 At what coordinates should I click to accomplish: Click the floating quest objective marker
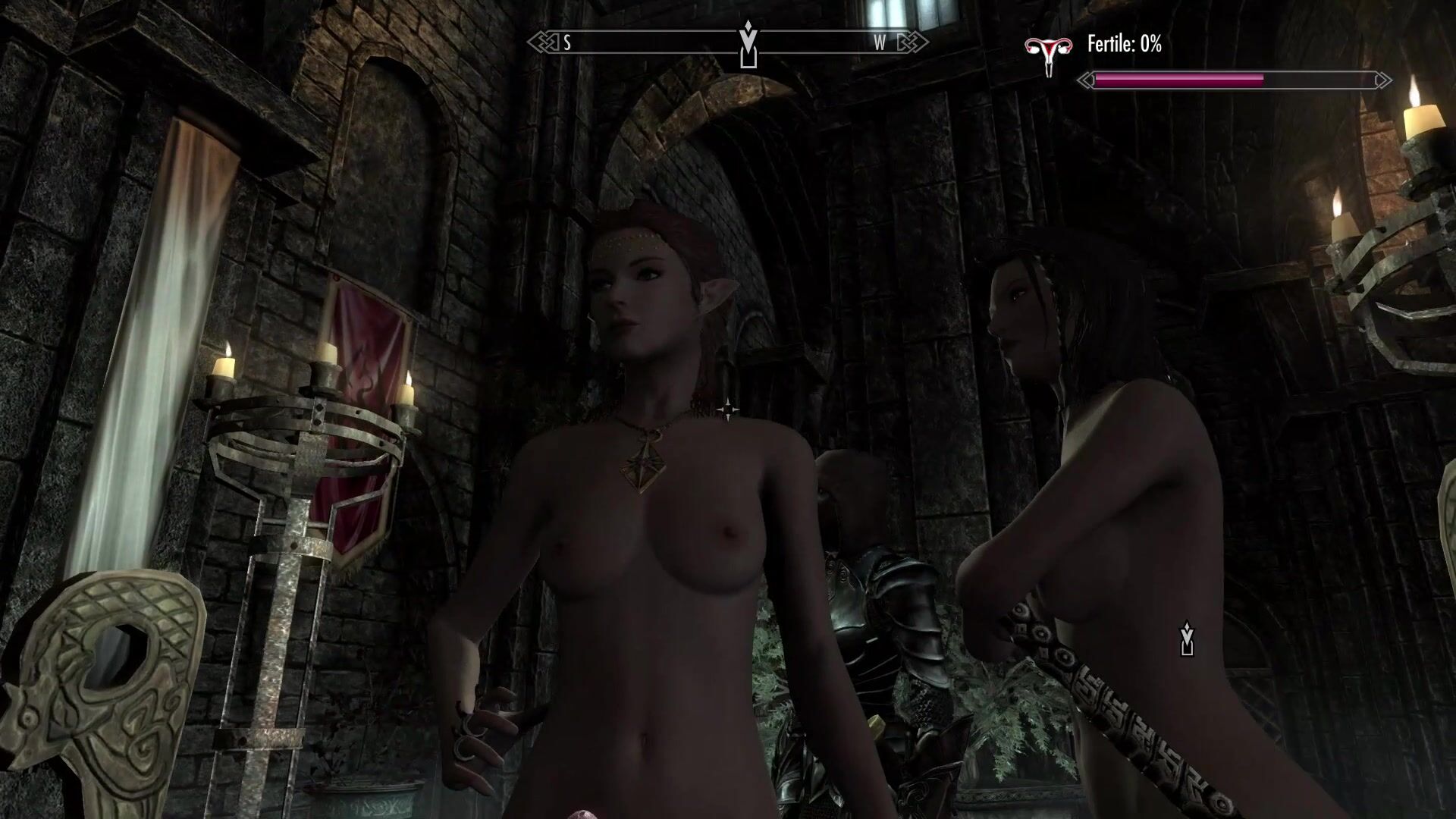tap(1187, 639)
